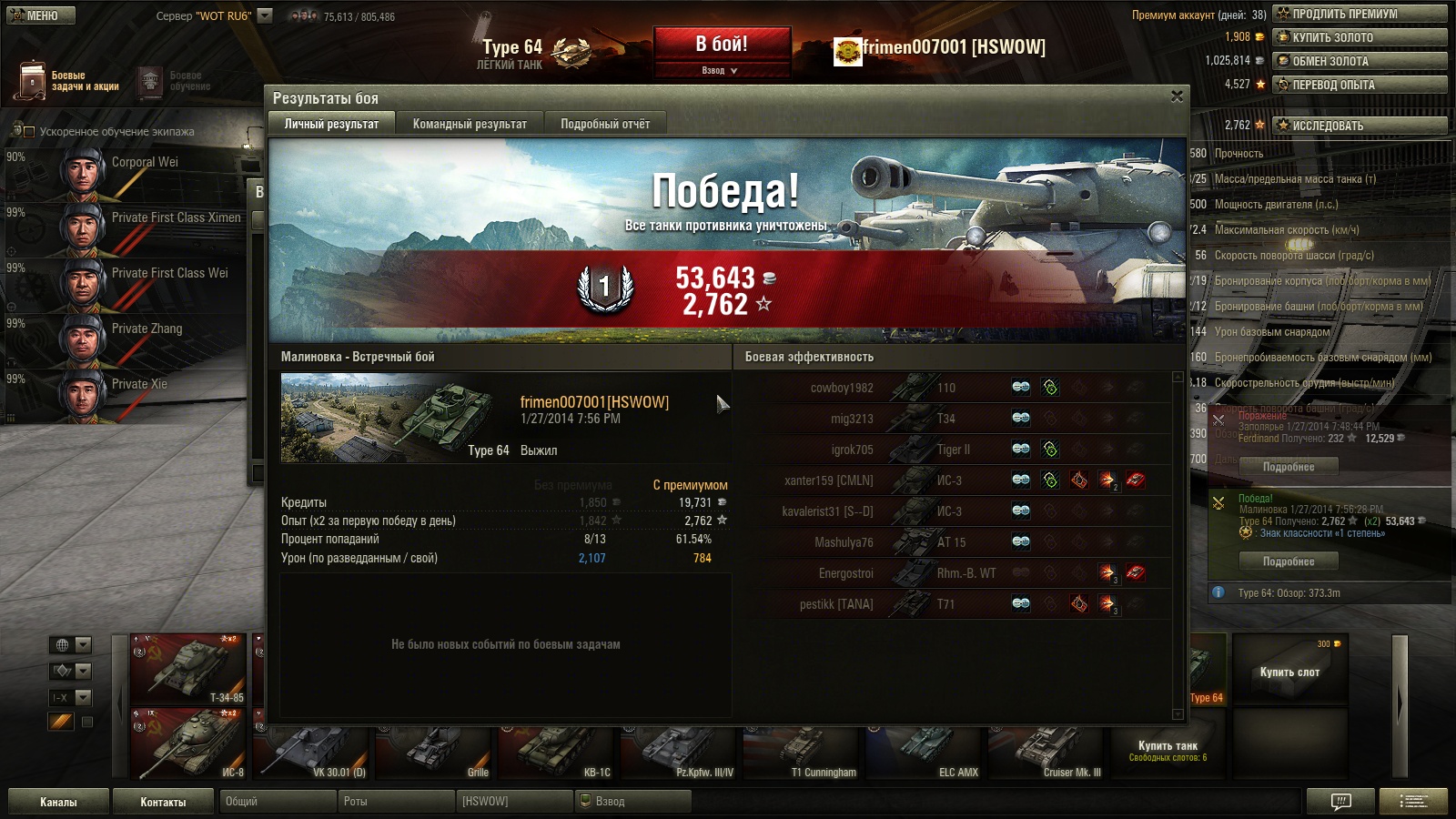This screenshot has width=1456, height=819.
Task: Open the Каналы chat channels
Action: click(58, 802)
